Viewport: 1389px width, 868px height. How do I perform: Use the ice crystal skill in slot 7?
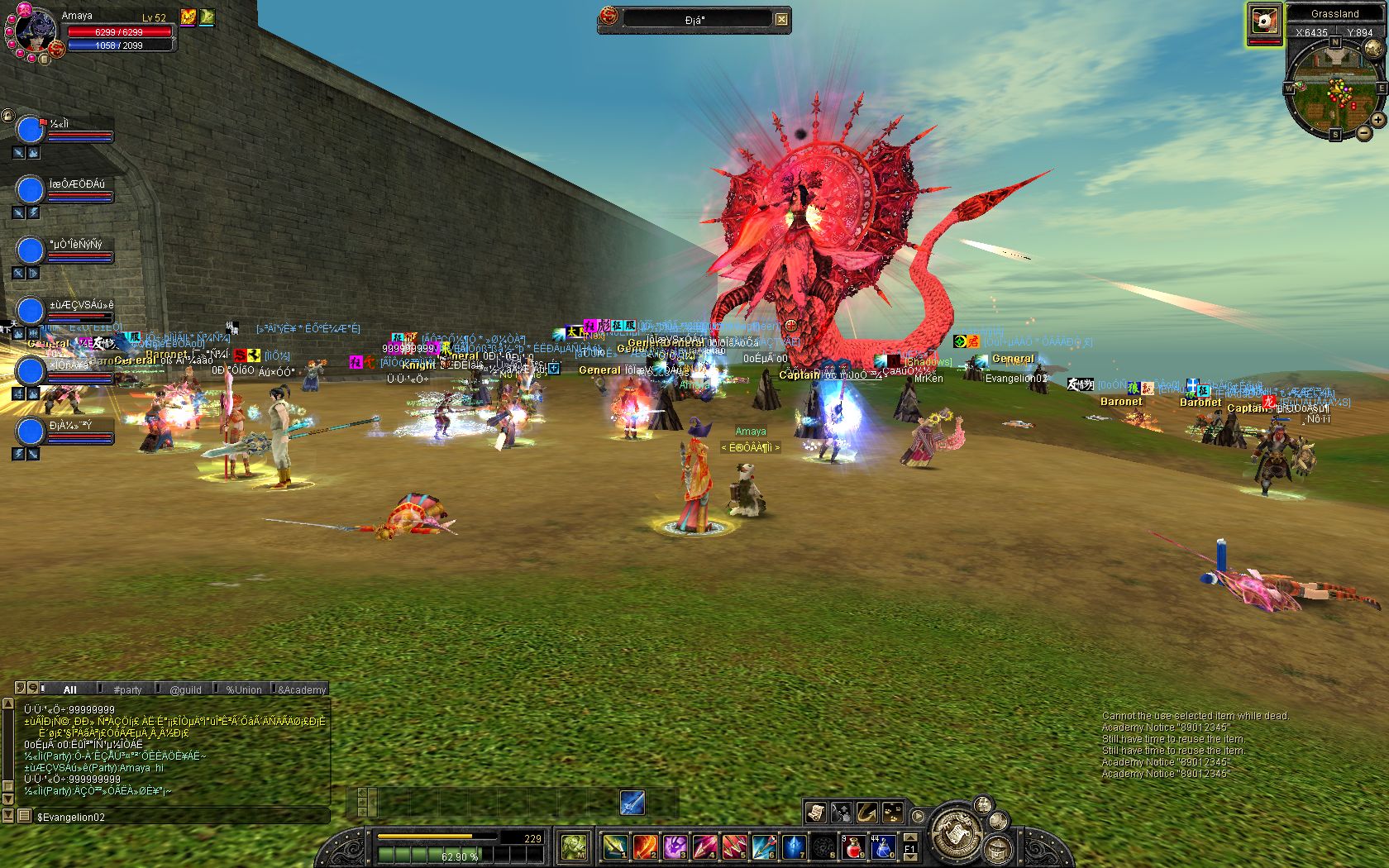[794, 847]
